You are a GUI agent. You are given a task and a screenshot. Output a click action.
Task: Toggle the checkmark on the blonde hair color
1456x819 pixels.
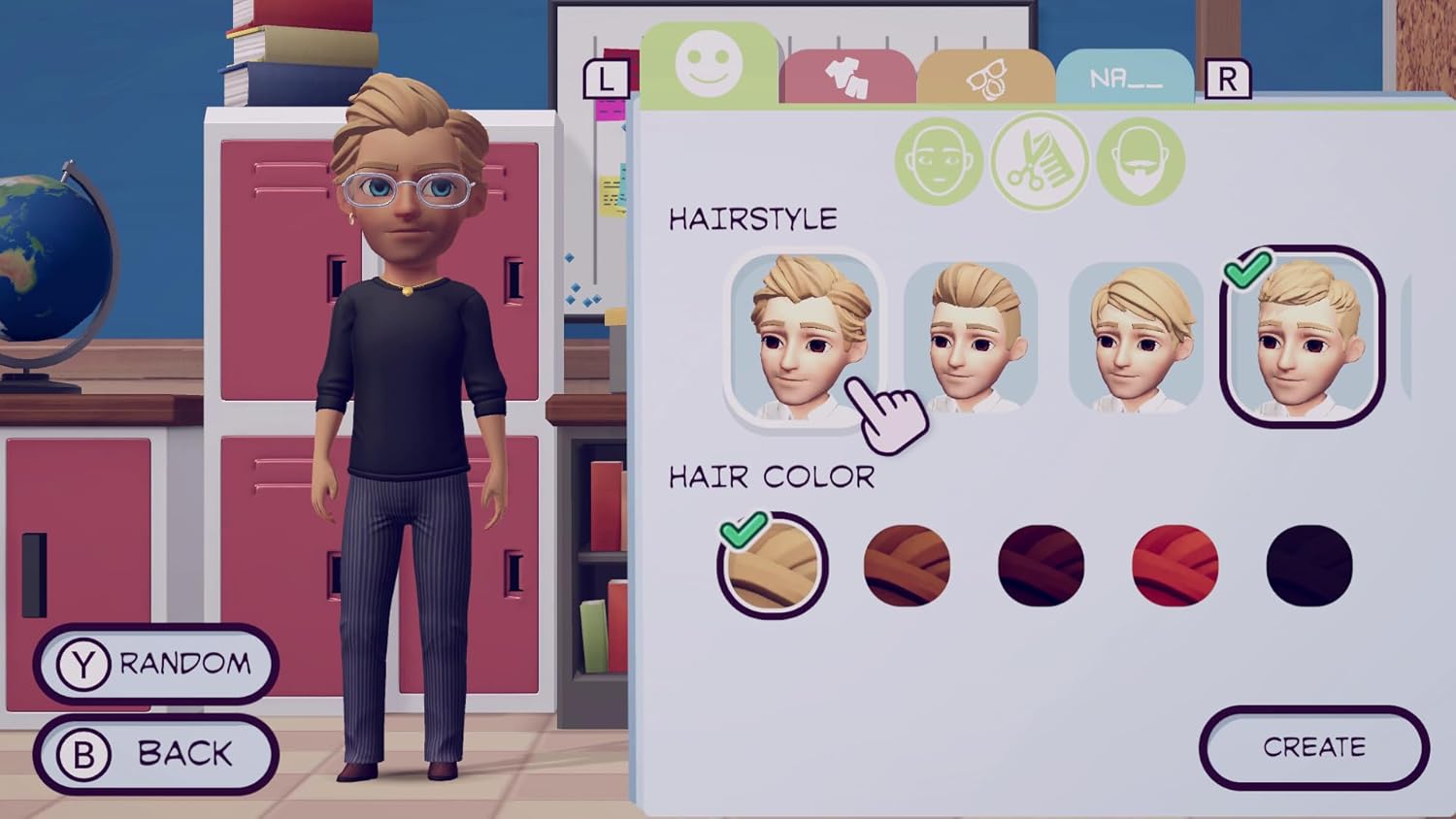[x=772, y=566]
